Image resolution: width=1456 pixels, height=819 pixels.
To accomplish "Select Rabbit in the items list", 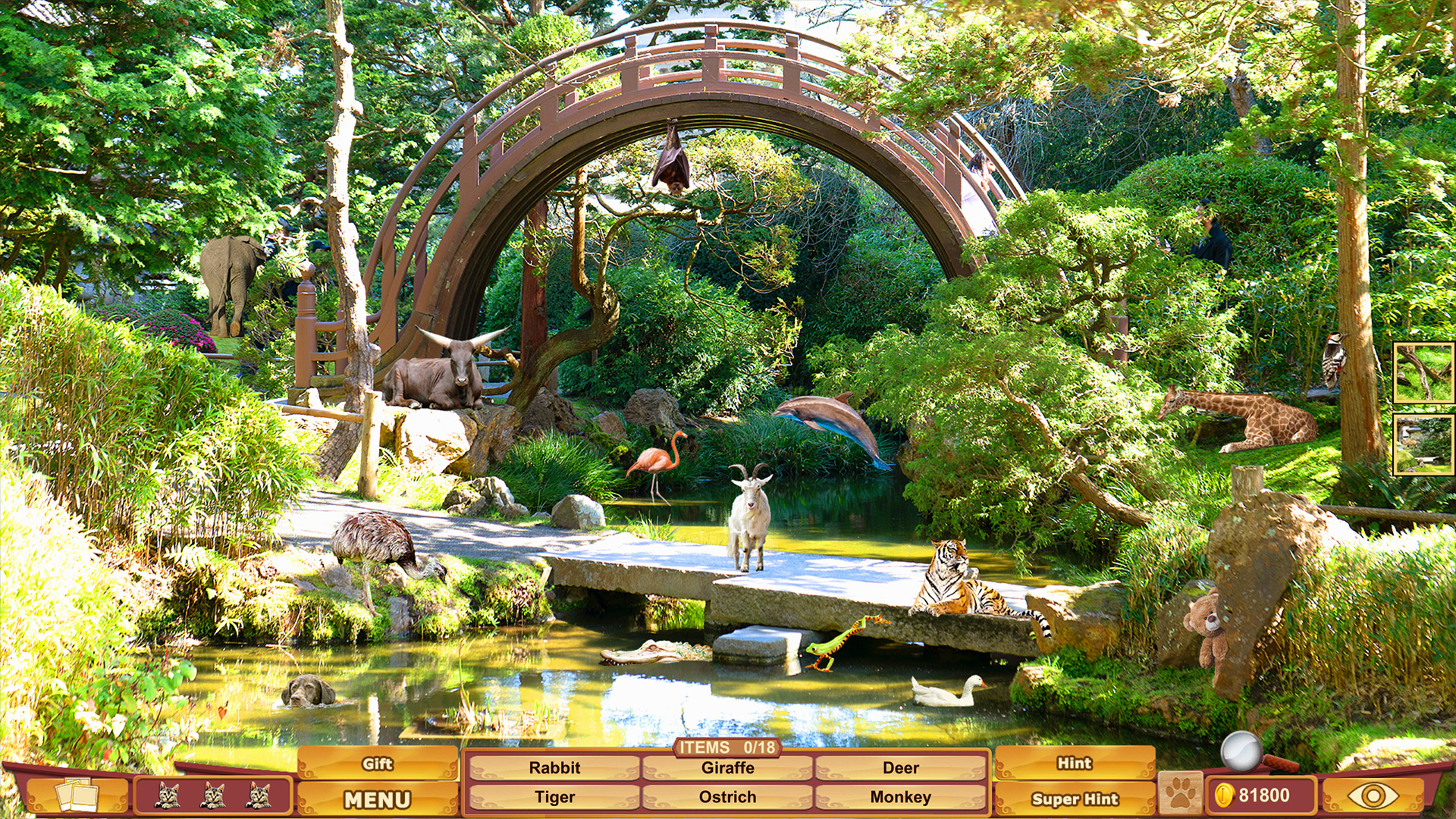I will [x=554, y=767].
